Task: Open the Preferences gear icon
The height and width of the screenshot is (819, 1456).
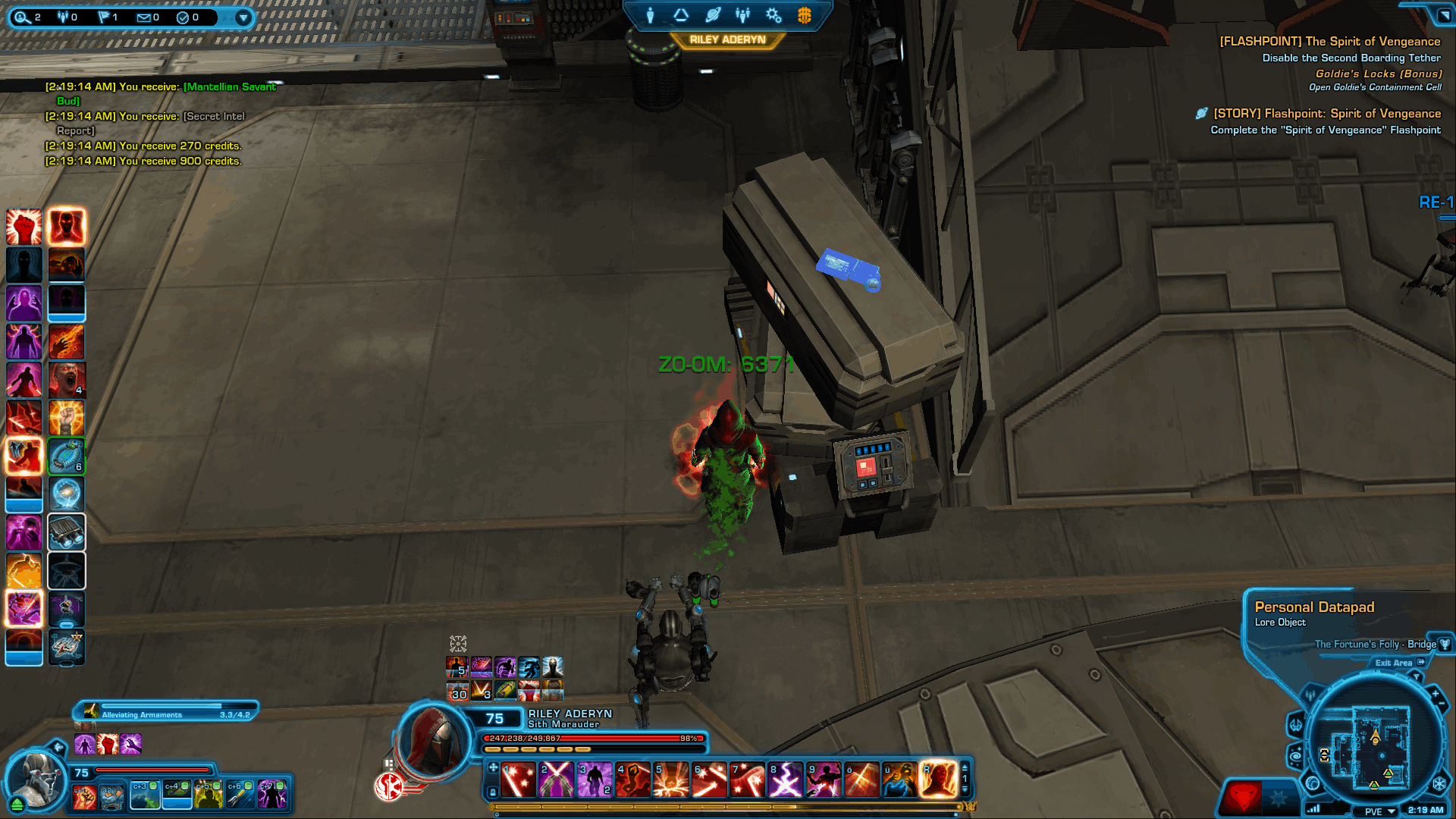Action: (x=773, y=16)
